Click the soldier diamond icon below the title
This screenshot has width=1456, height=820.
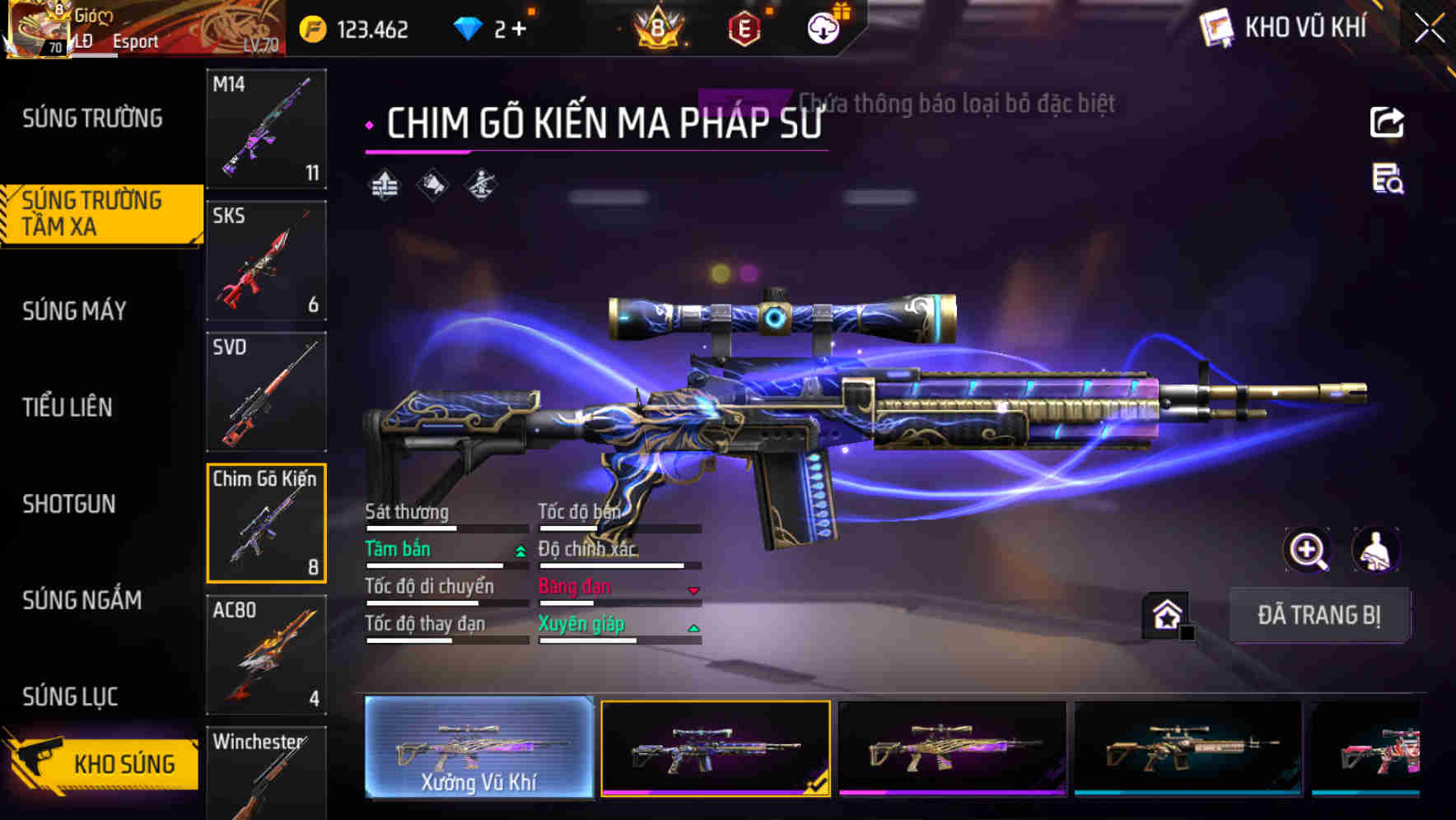482,184
